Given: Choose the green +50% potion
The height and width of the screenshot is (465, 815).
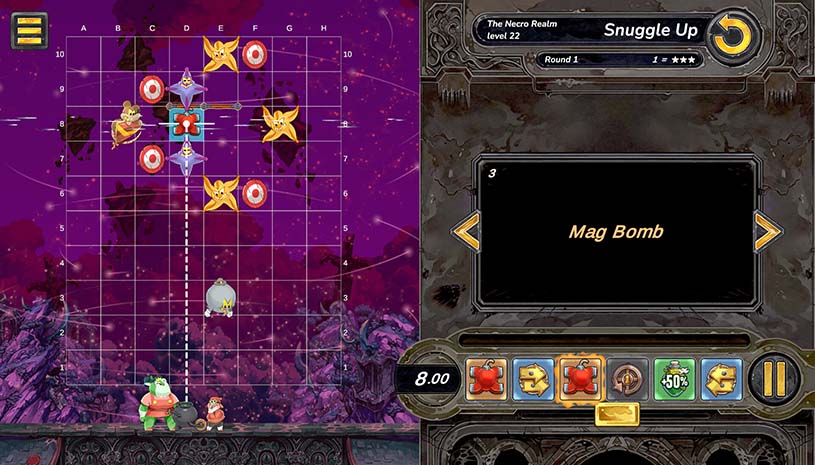Looking at the screenshot, I should point(675,379).
